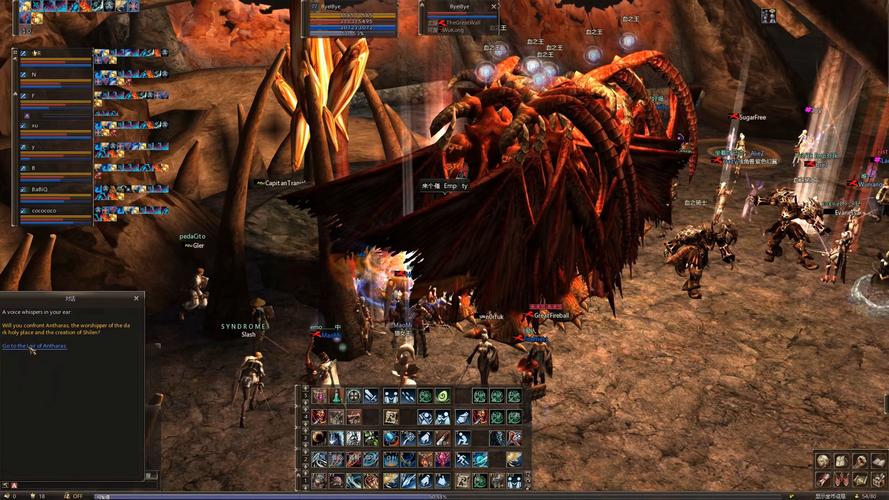This screenshot has height=500, width=889.
Task: Use the pink crystal skill icon
Action: [x=442, y=459]
